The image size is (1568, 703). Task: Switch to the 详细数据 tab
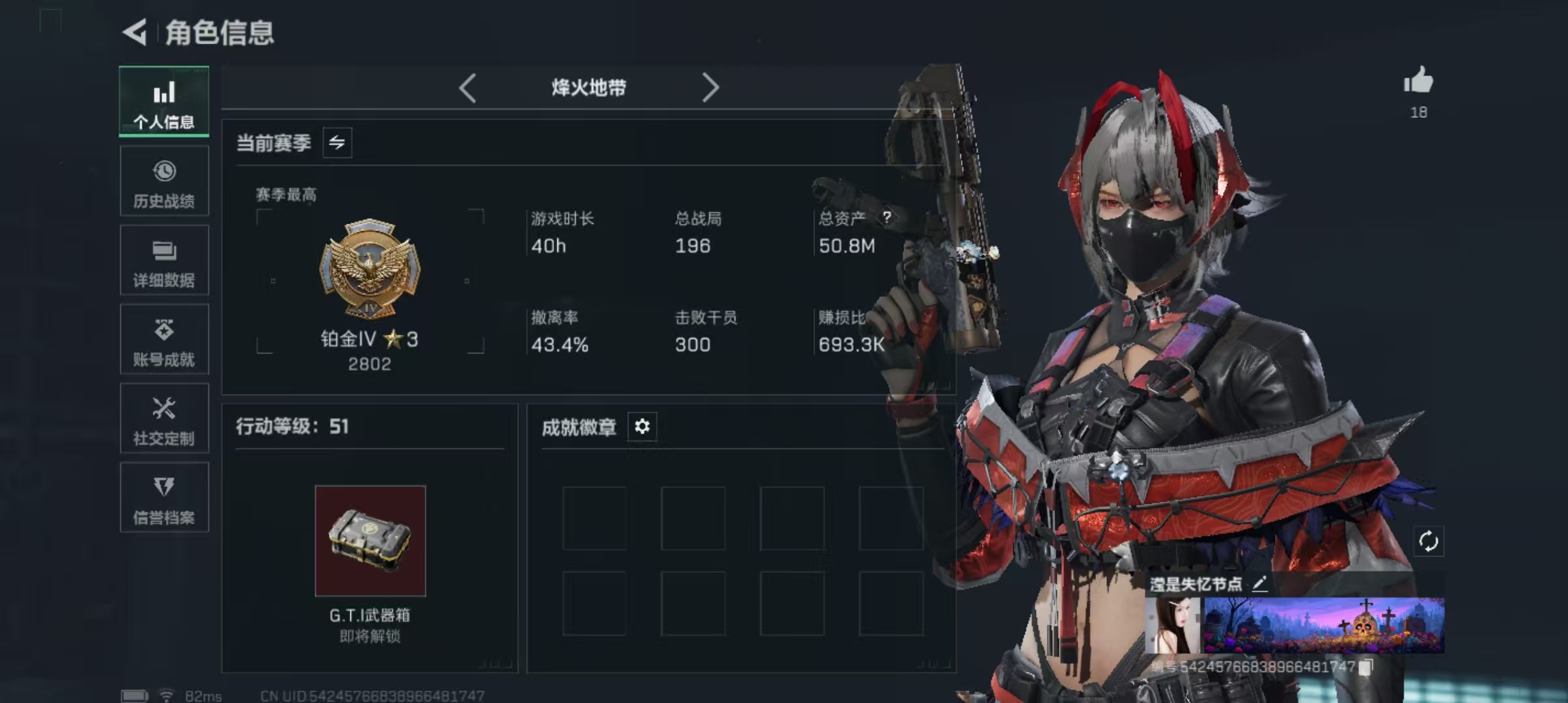(x=164, y=260)
